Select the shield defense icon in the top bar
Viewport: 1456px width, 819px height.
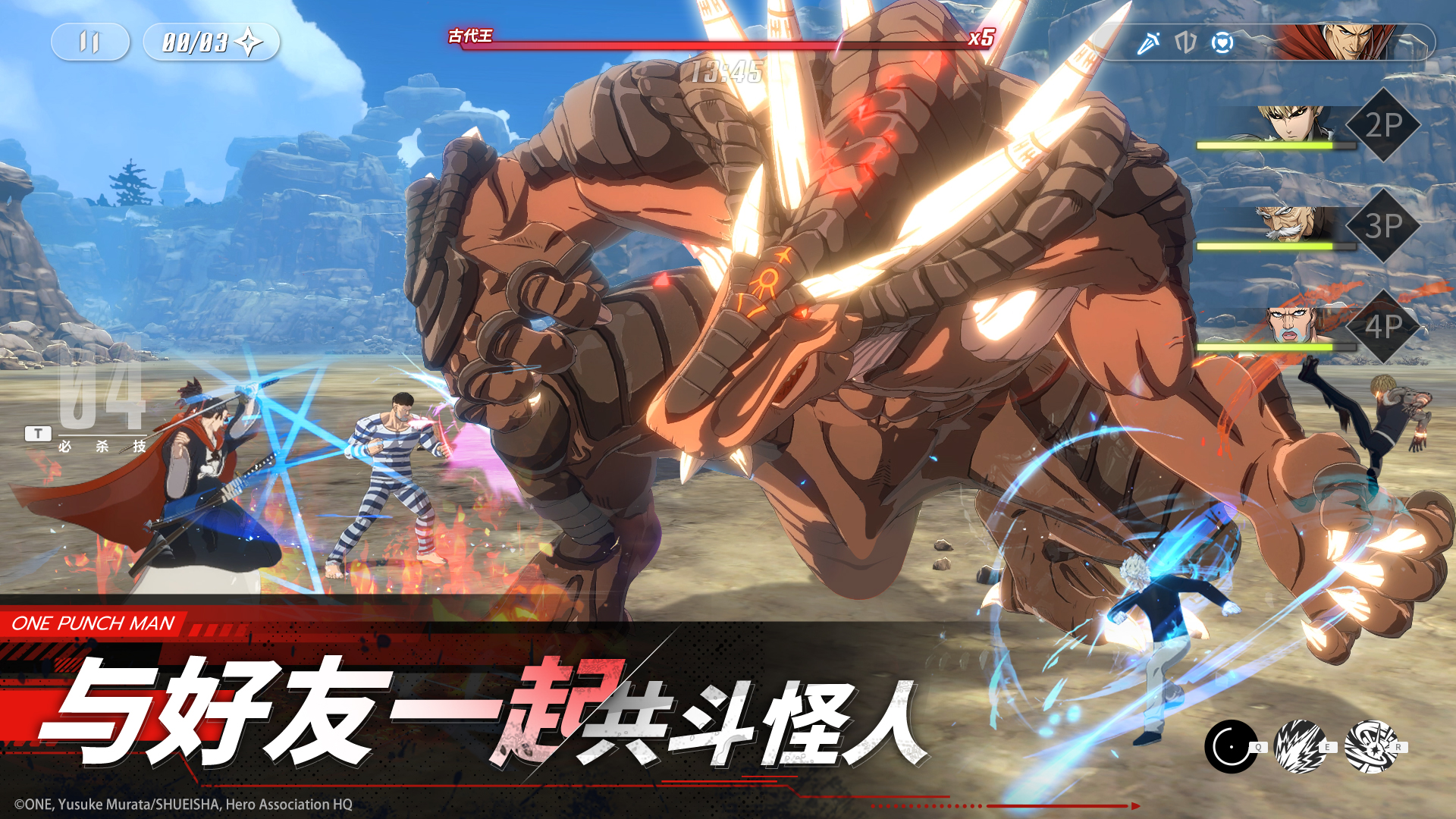click(x=1185, y=43)
